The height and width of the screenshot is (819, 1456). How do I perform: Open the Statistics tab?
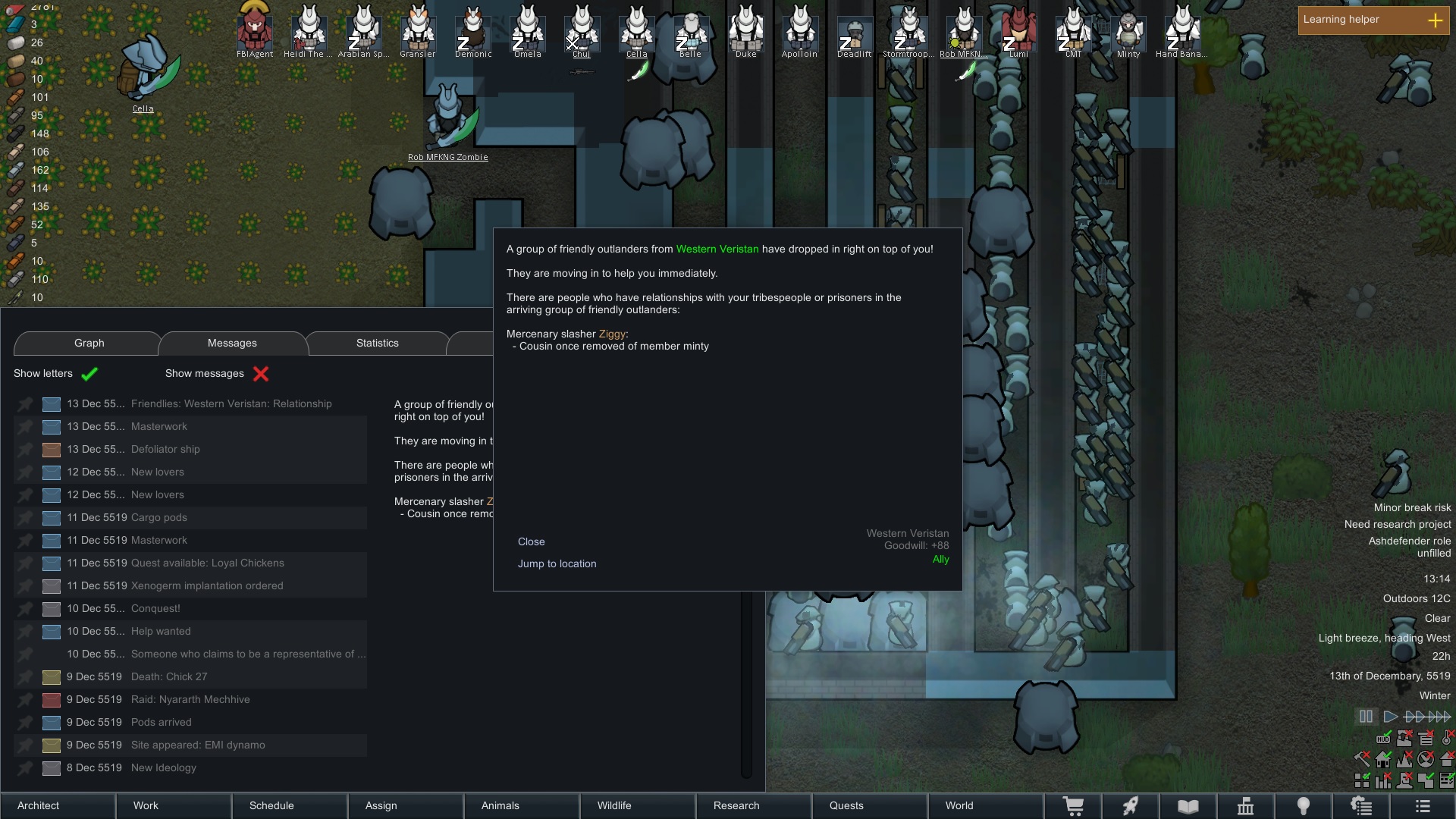[377, 343]
